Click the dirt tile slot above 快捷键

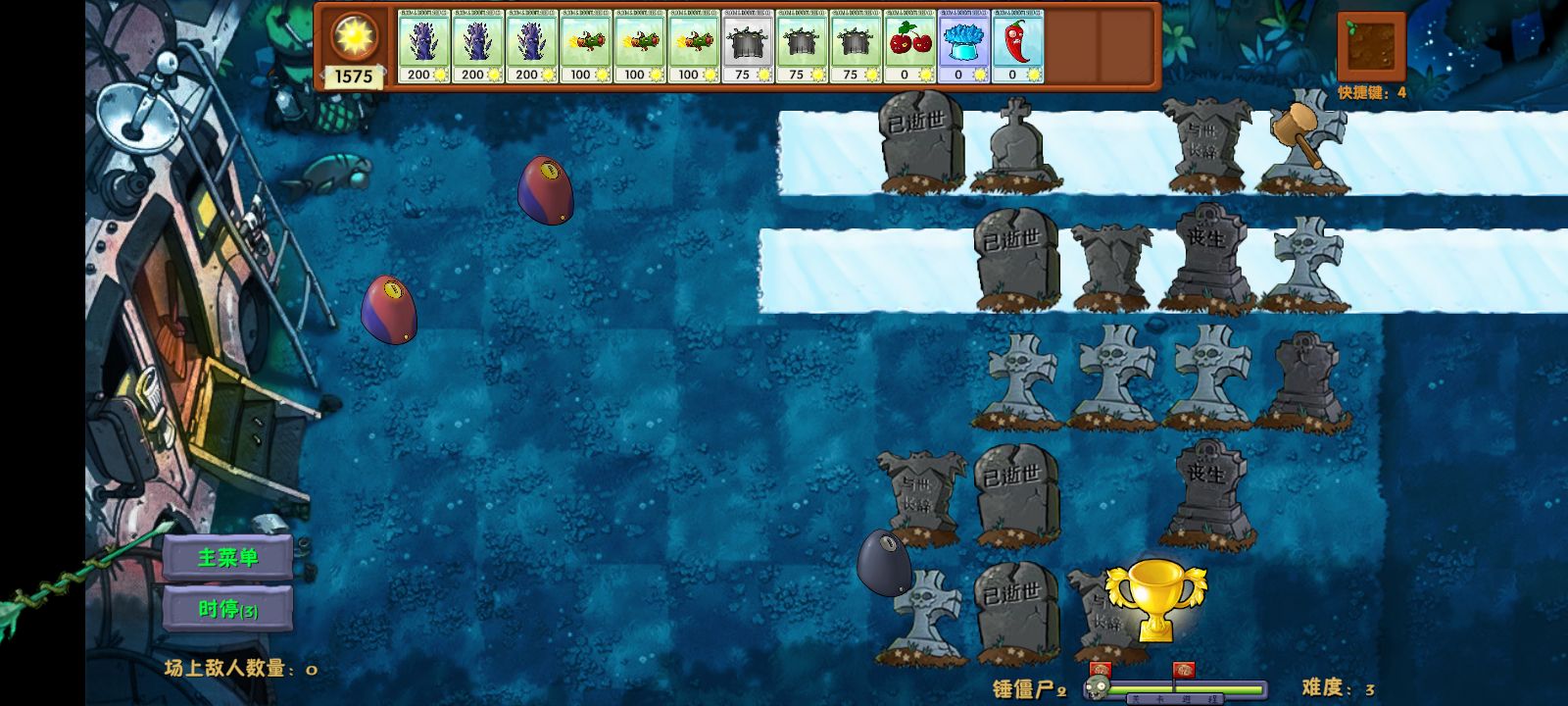(x=1371, y=46)
